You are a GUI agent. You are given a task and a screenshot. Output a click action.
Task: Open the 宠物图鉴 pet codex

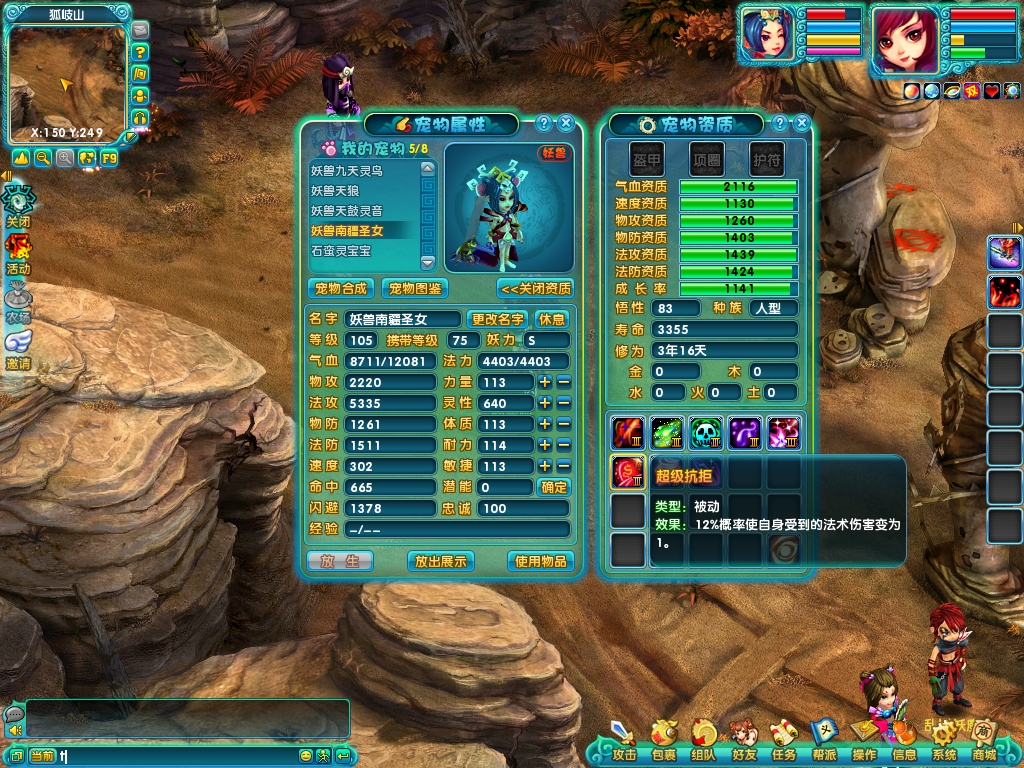[415, 288]
